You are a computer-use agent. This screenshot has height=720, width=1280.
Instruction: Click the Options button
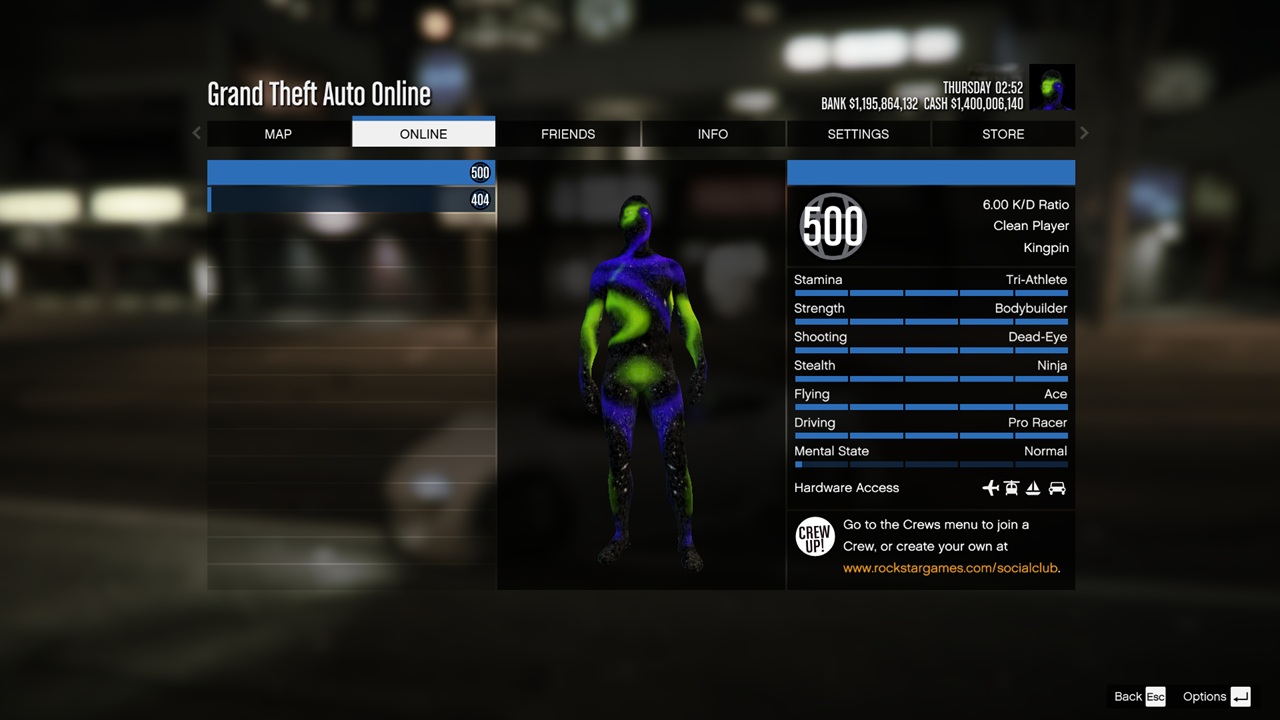point(1206,697)
